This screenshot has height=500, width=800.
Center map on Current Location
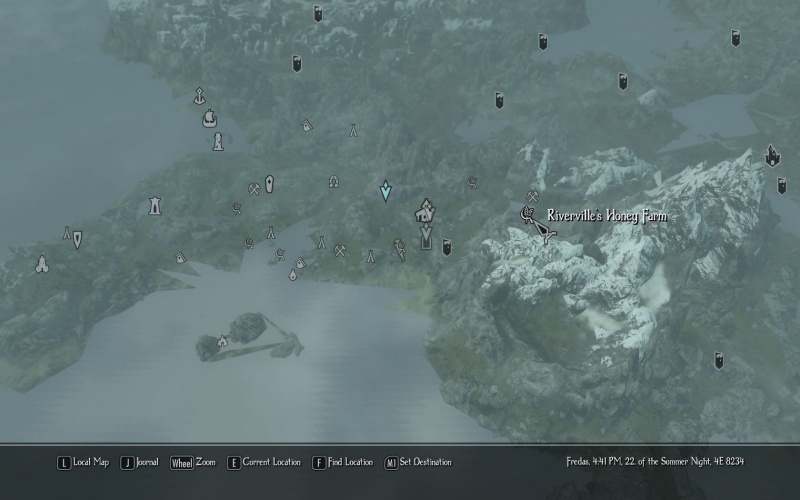coord(264,462)
